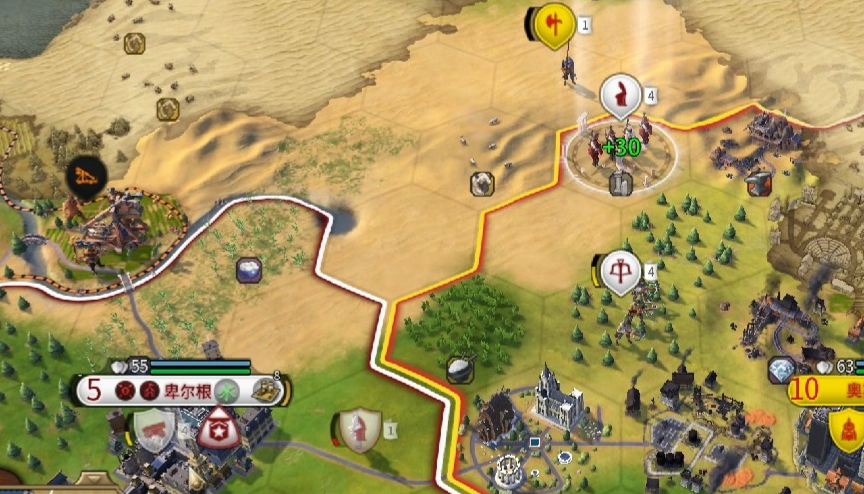Select the faded cannon shield unit flag
The height and width of the screenshot is (494, 864).
click(154, 428)
